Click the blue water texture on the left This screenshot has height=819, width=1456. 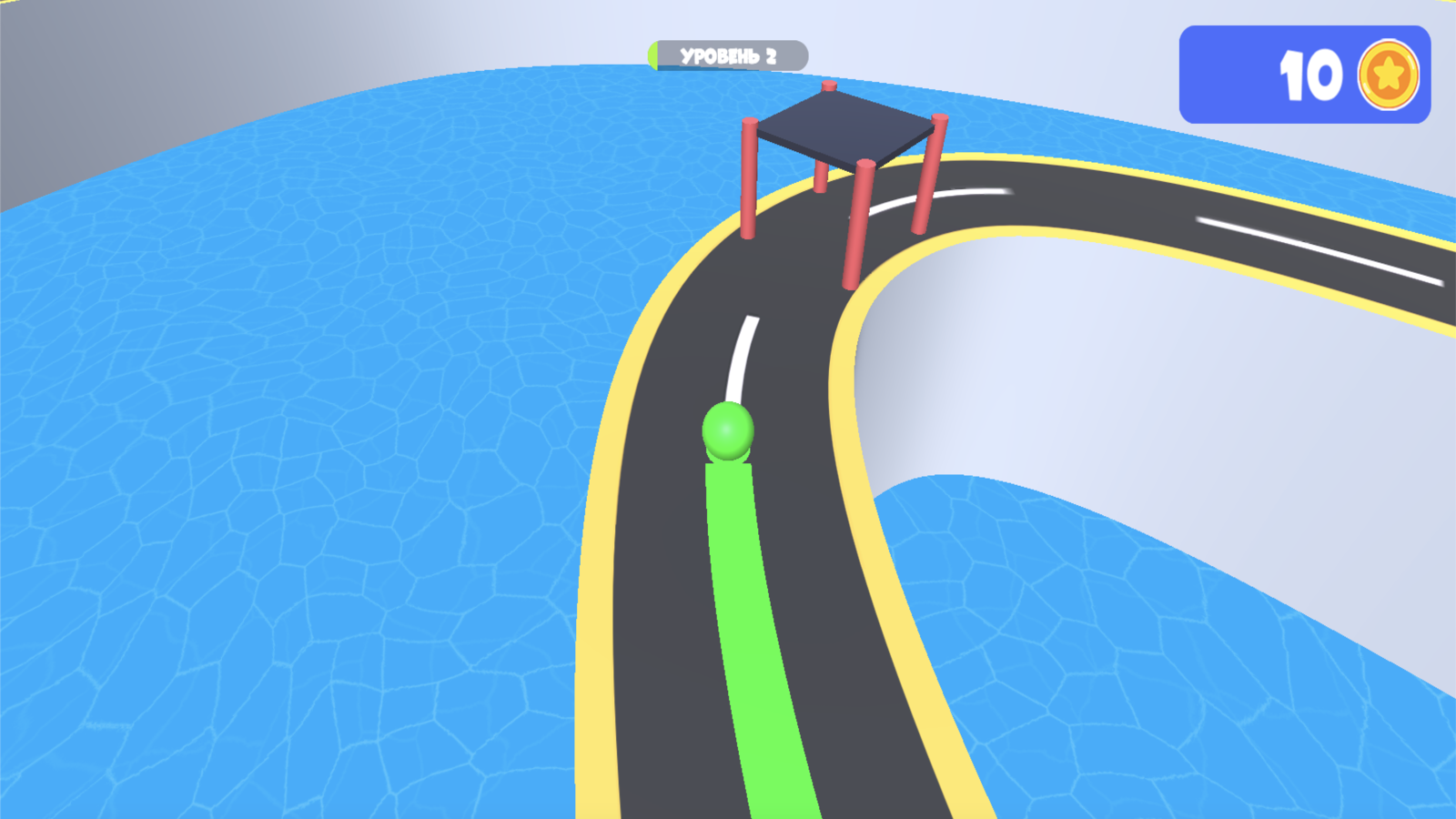click(273, 455)
